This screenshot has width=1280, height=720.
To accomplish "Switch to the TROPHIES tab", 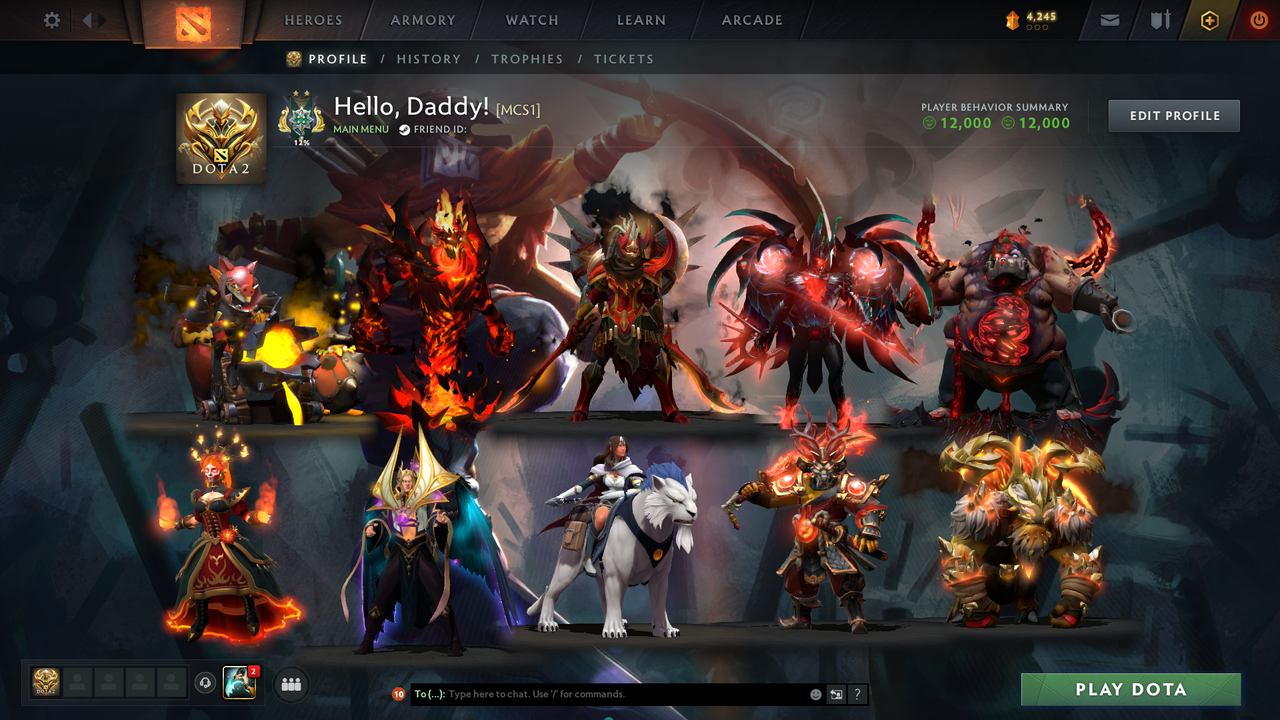I will coord(527,59).
